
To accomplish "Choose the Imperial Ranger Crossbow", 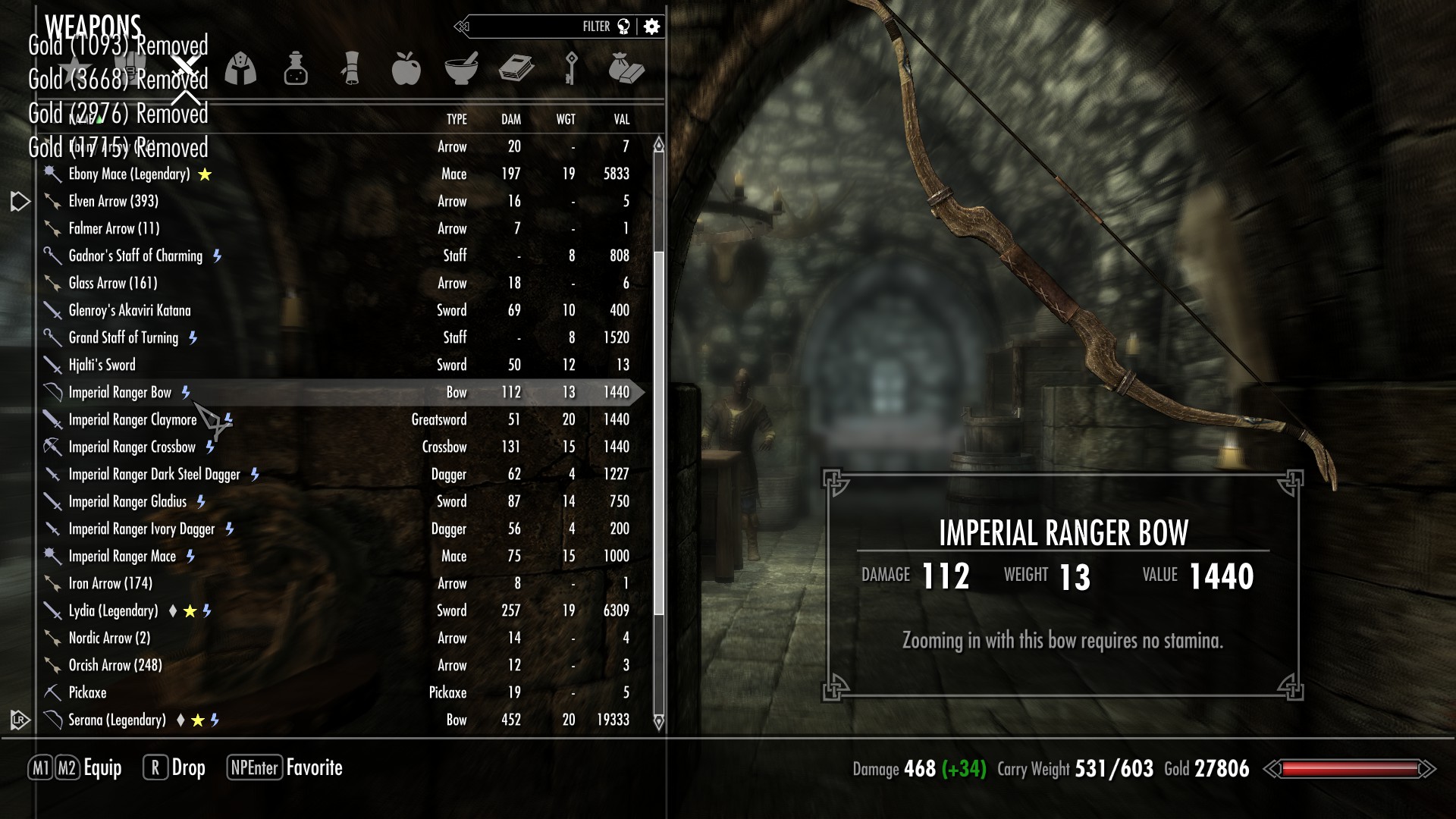I will tap(132, 447).
